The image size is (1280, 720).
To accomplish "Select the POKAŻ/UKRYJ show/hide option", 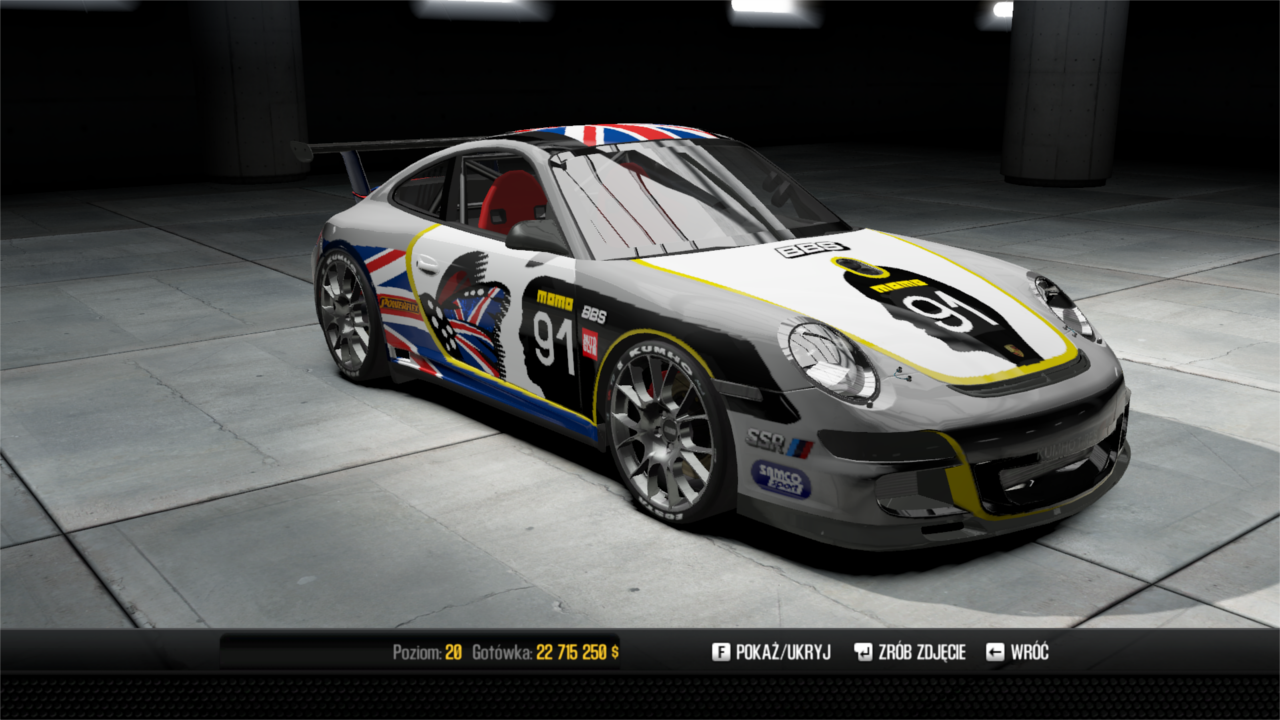I will [x=772, y=653].
